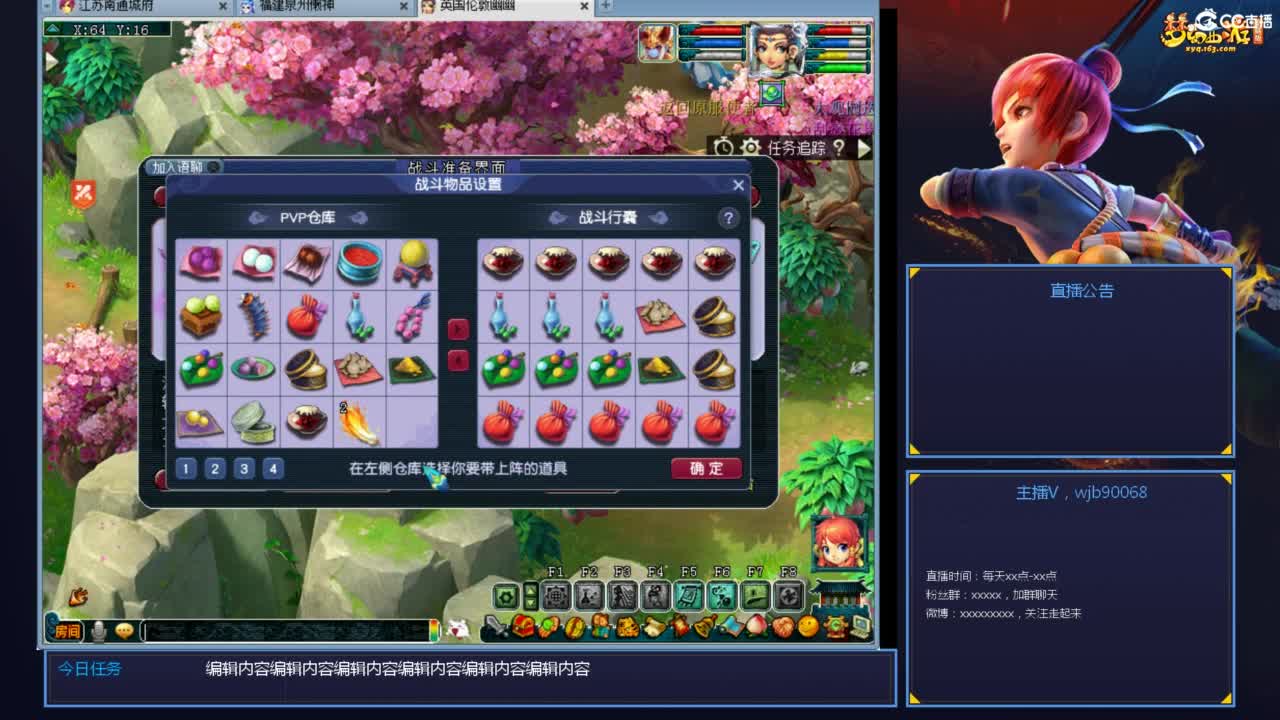
Task: Toggle the smiley emoticon panel in chat bar
Action: click(x=122, y=629)
